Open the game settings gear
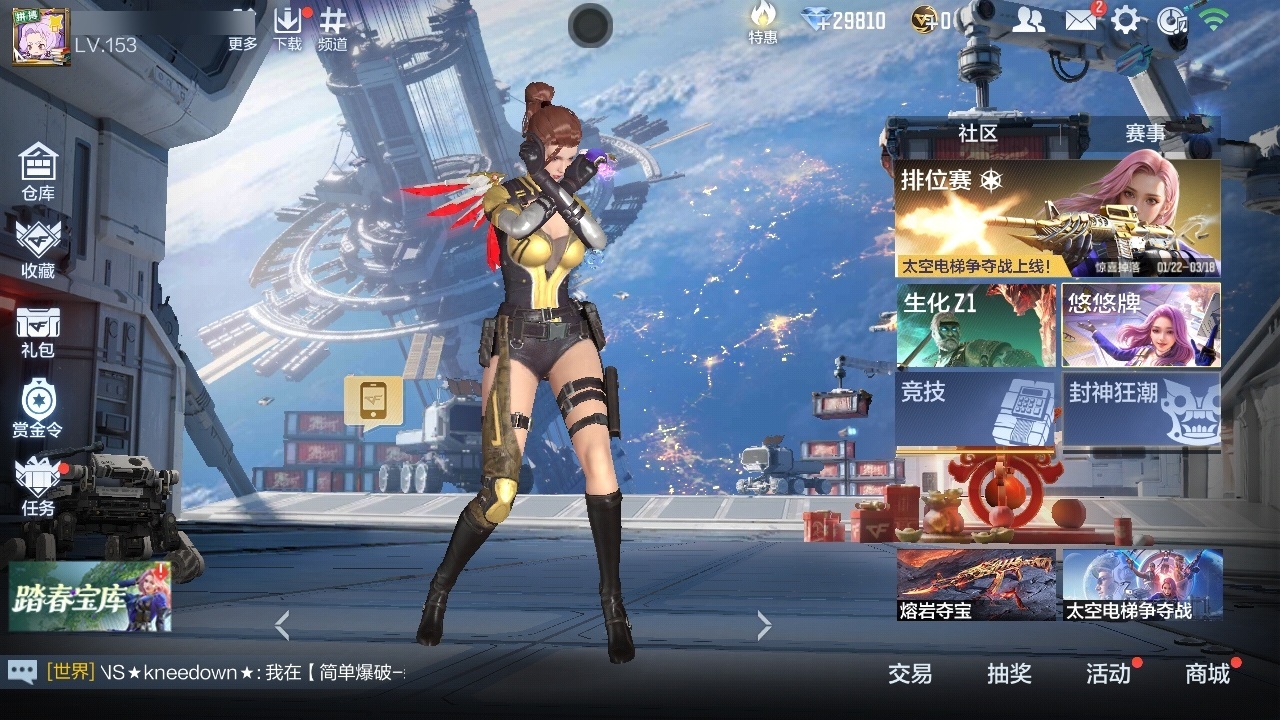This screenshot has width=1280, height=720. coord(1126,20)
